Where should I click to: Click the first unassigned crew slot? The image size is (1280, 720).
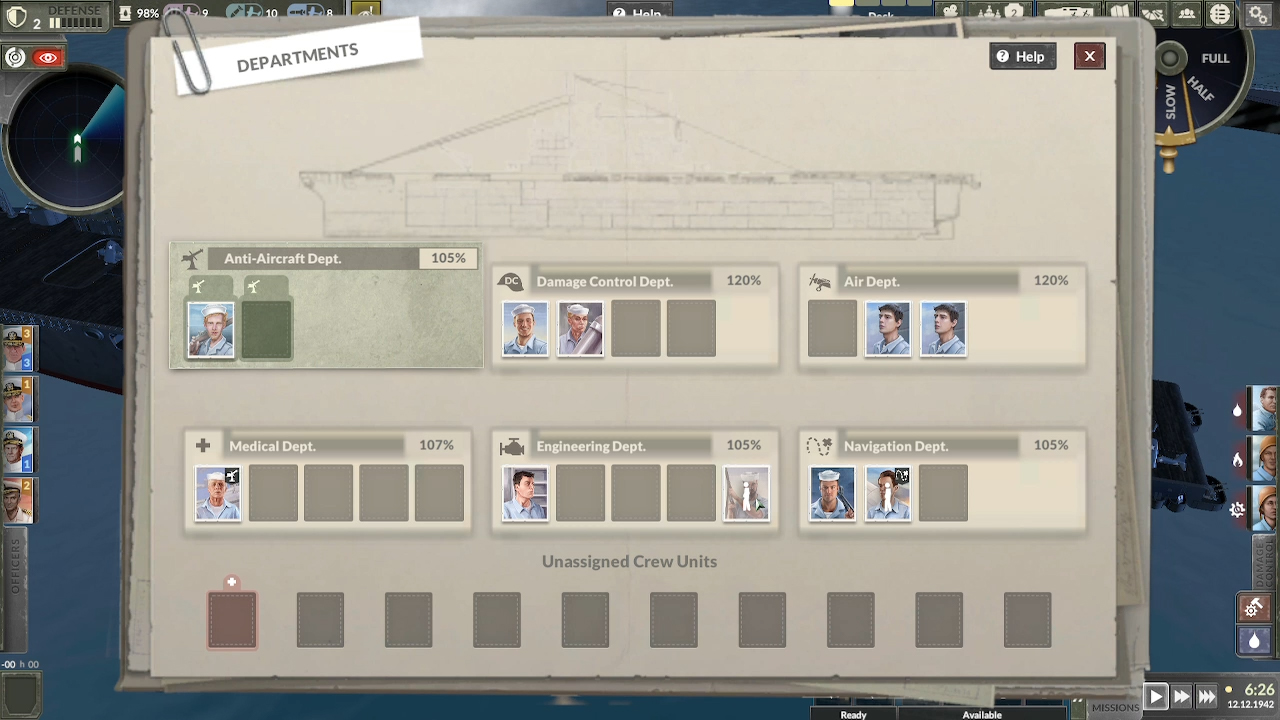[x=232, y=619]
